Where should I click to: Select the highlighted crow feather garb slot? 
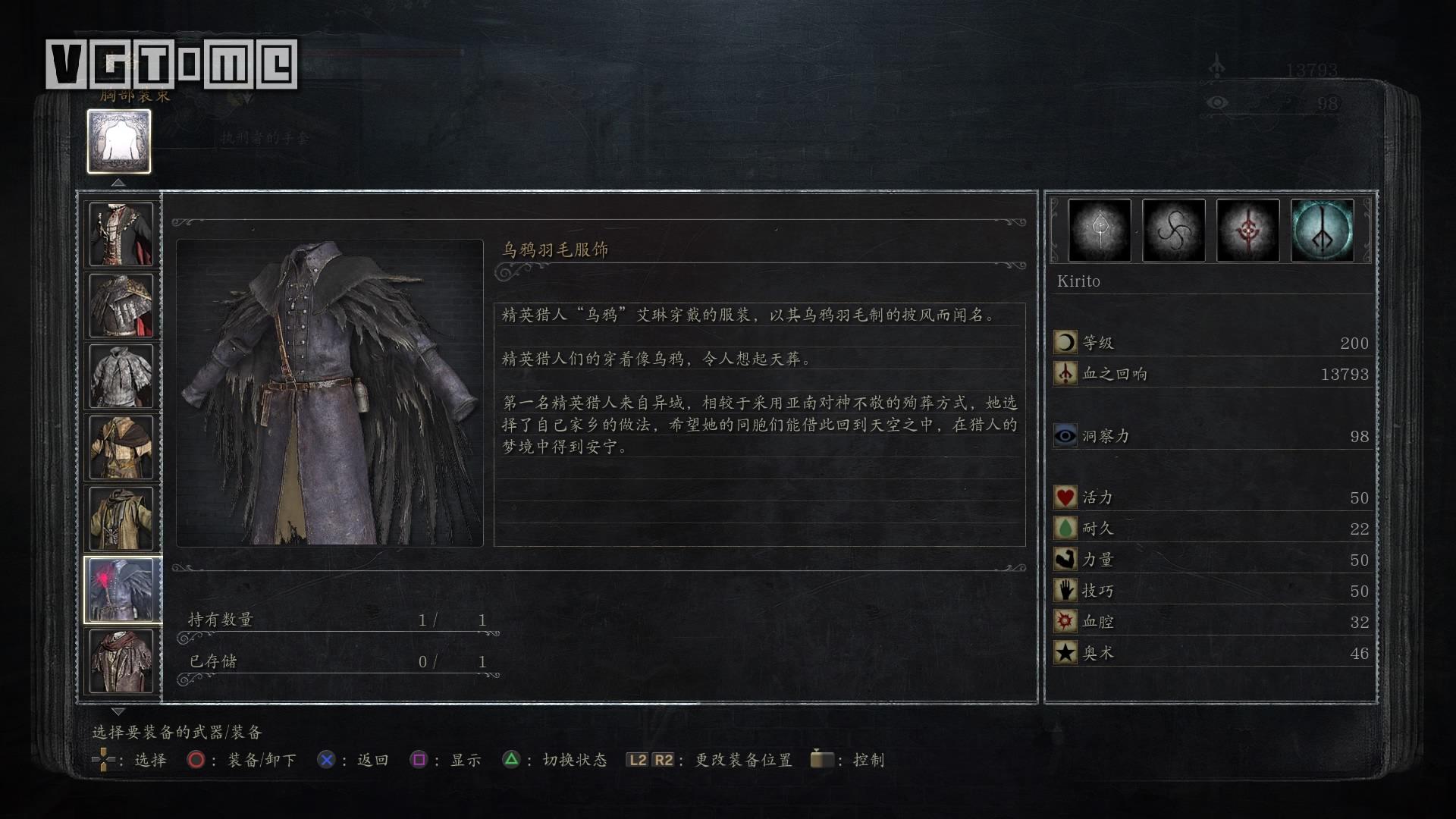pos(121,590)
